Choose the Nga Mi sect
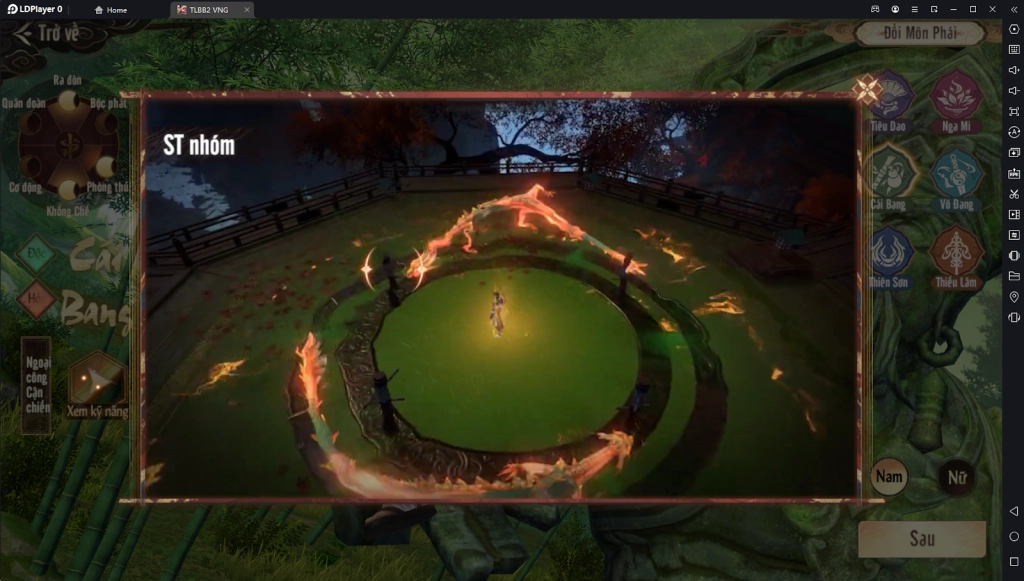The image size is (1024, 581). 957,98
